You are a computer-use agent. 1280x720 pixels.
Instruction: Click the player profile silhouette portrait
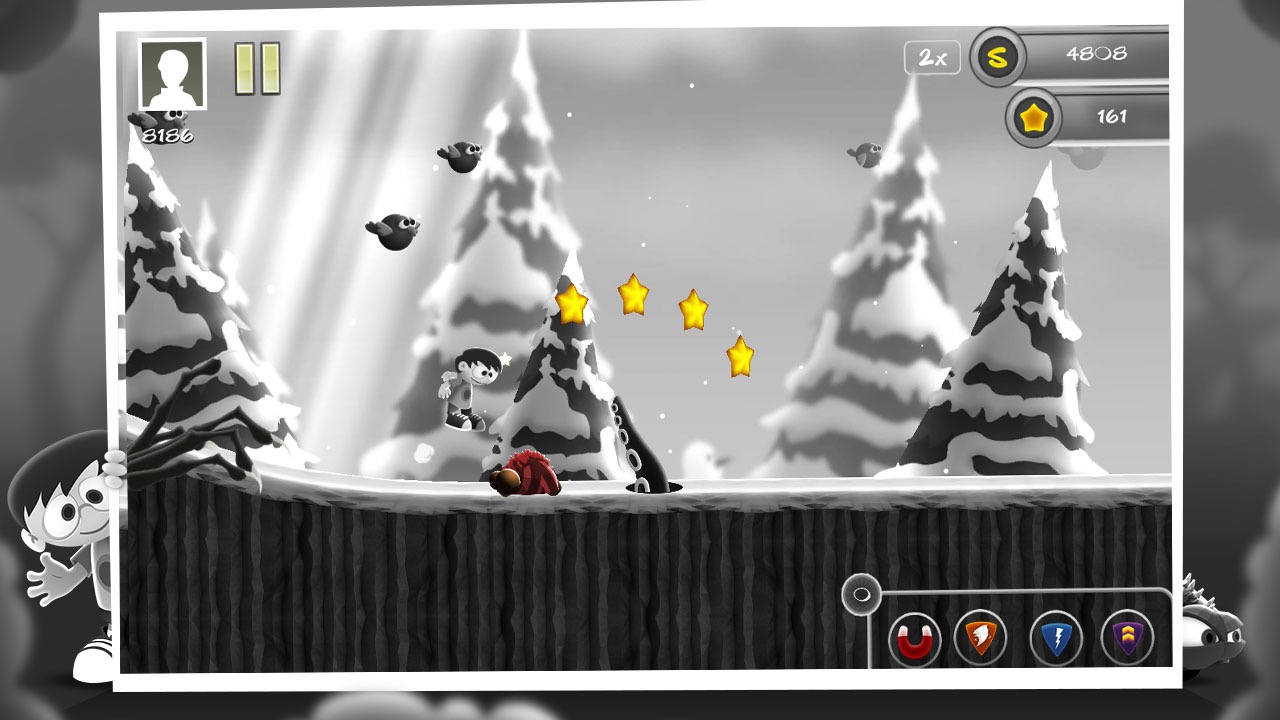pyautogui.click(x=172, y=74)
